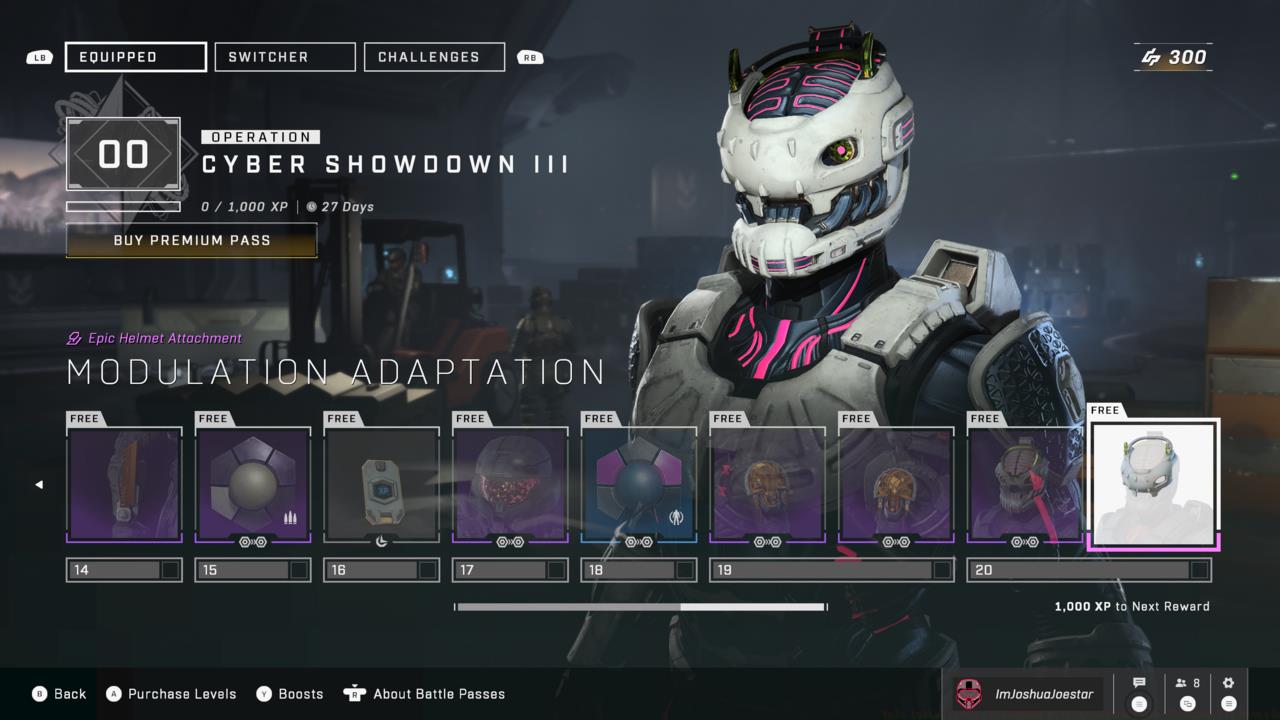This screenshot has height=720, width=1280.
Task: Pick the level 17 red visor helmet reward
Action: 510,485
